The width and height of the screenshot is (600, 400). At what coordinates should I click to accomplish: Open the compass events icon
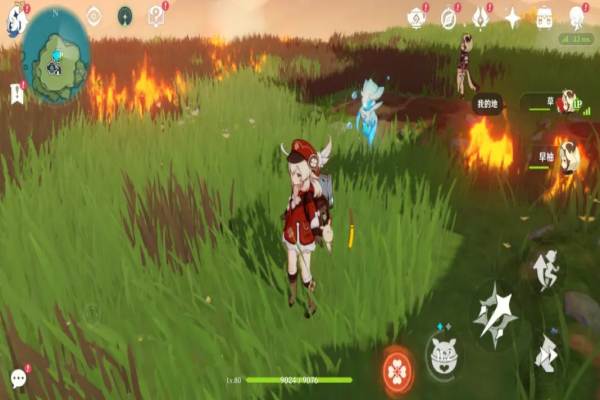449,16
